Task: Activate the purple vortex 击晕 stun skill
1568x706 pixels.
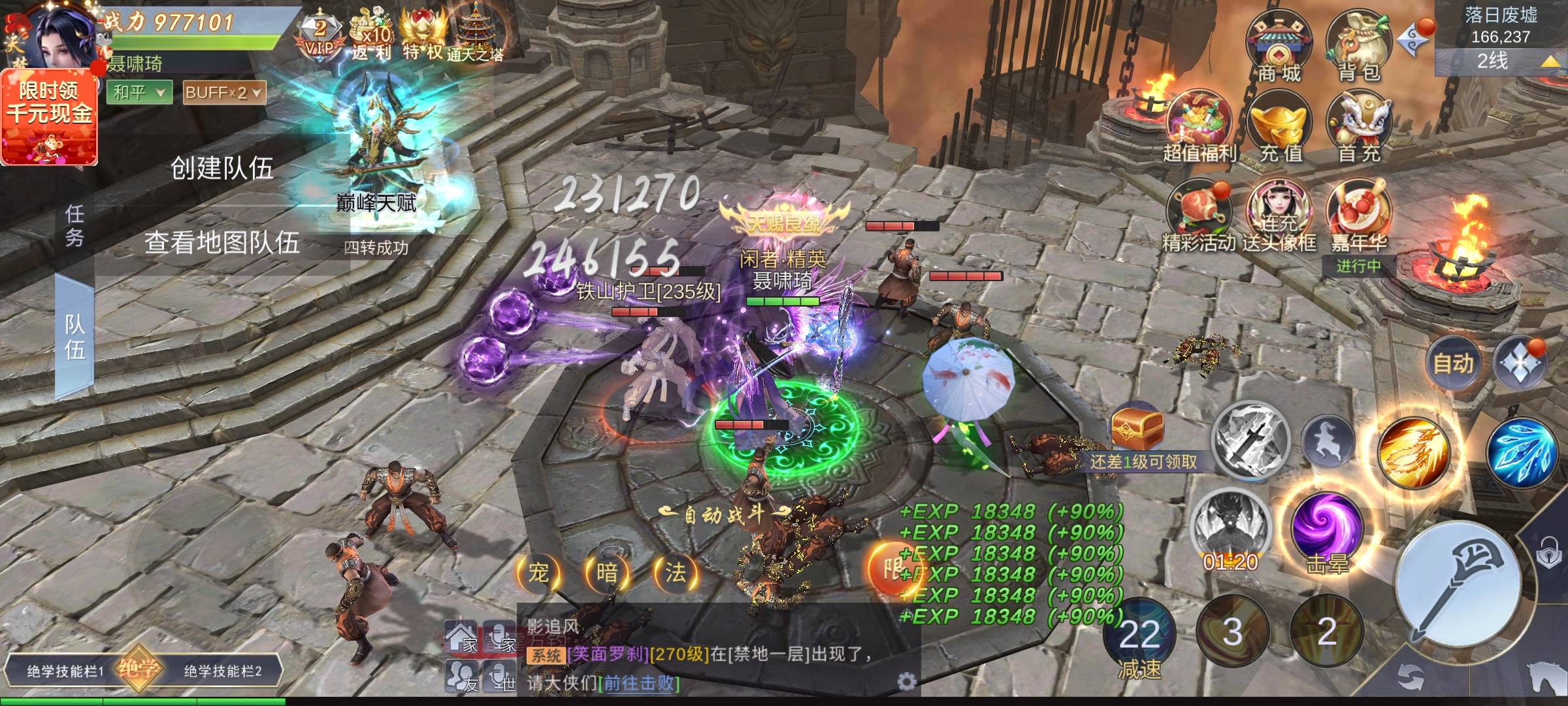Action: pyautogui.click(x=1326, y=528)
